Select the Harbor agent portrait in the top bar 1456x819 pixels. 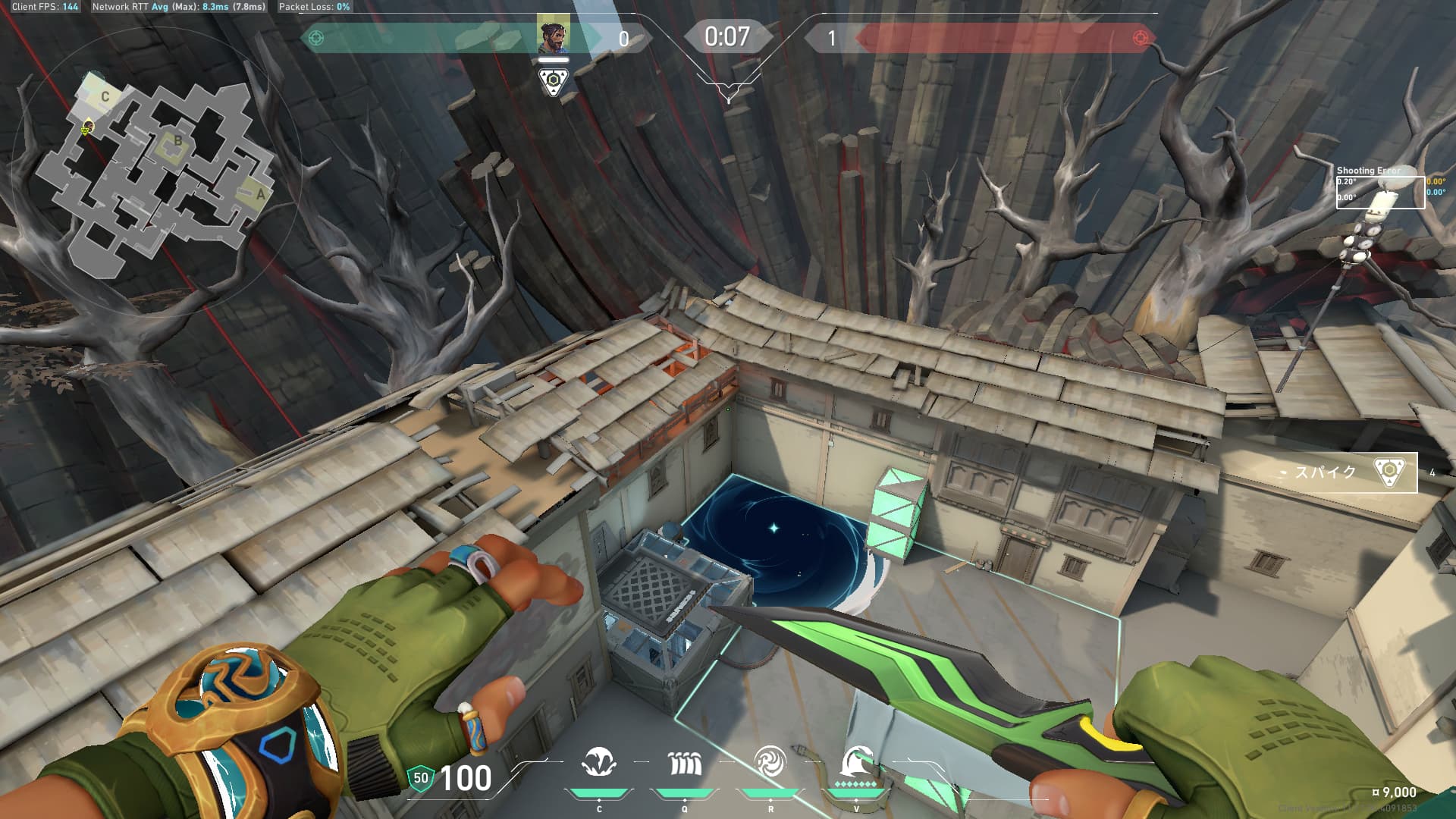(554, 35)
